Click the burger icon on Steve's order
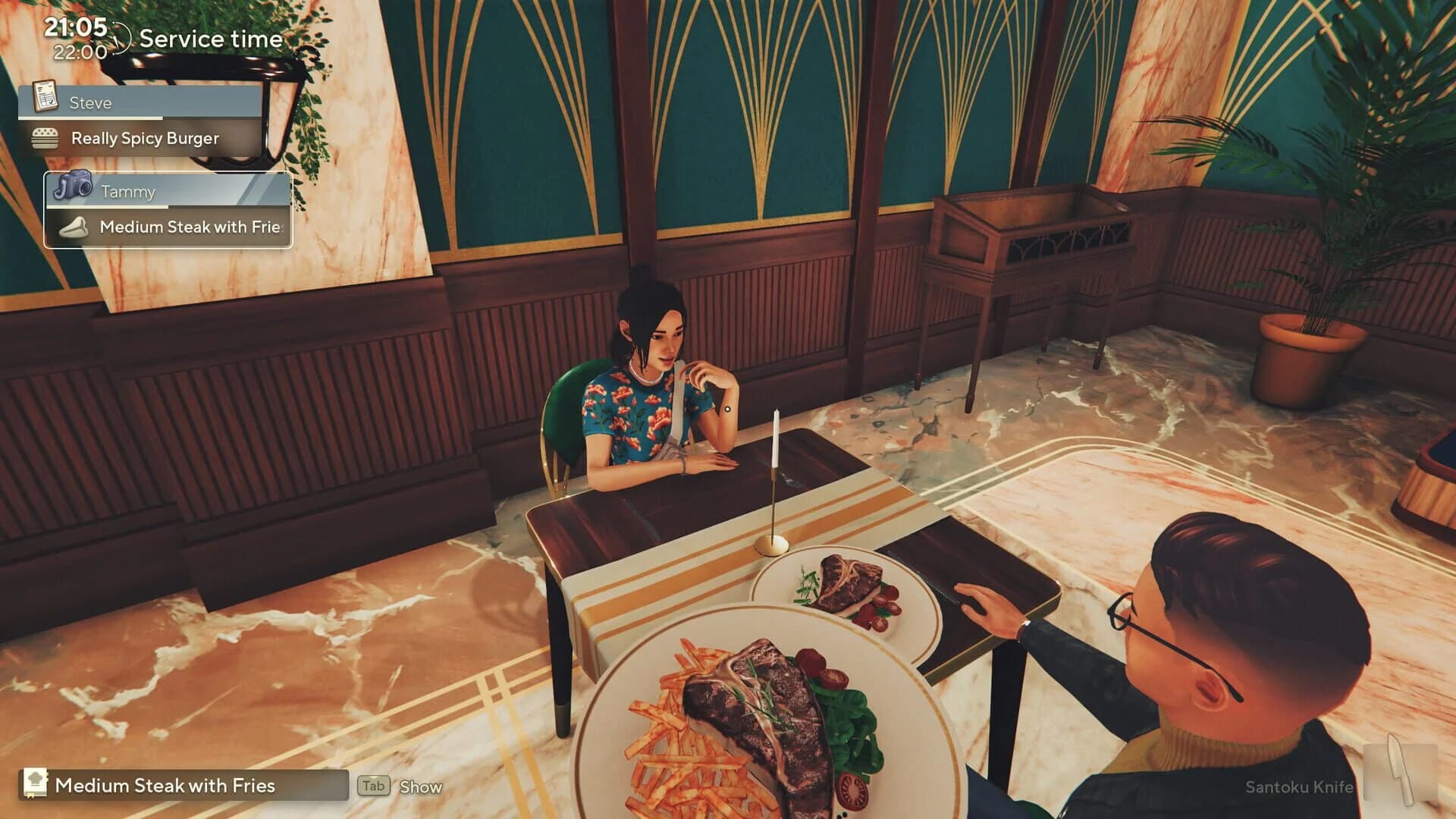 tap(47, 138)
